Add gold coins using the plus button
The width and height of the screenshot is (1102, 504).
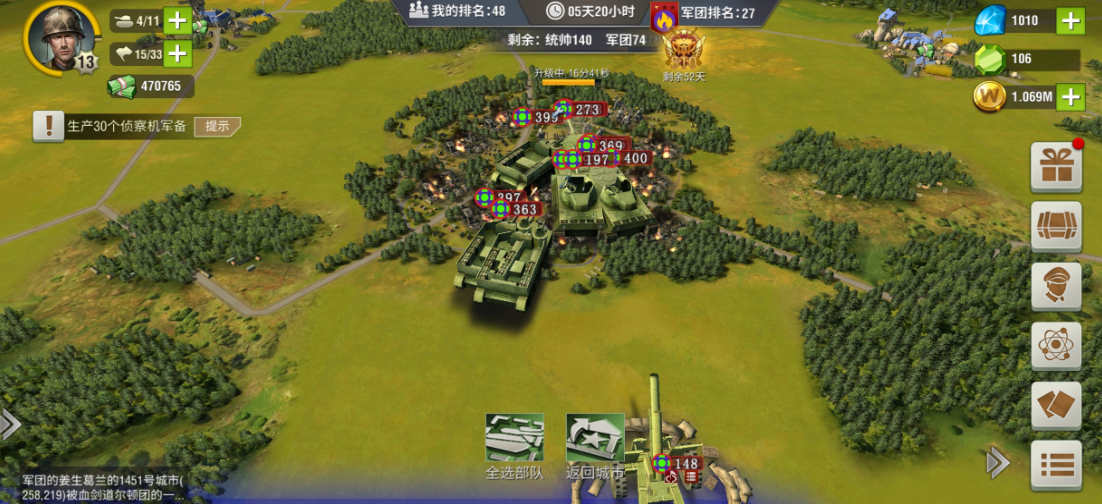[x=1069, y=96]
